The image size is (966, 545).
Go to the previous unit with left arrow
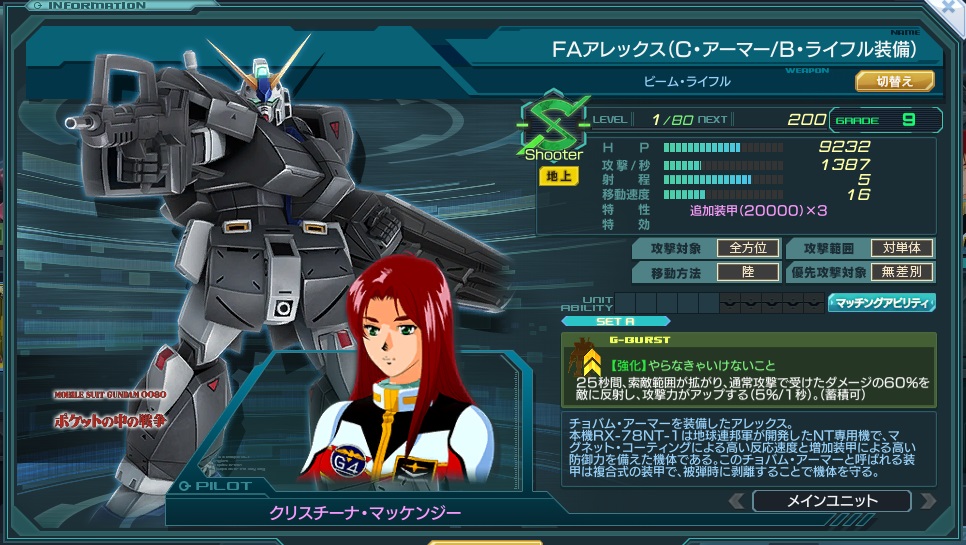[736, 501]
